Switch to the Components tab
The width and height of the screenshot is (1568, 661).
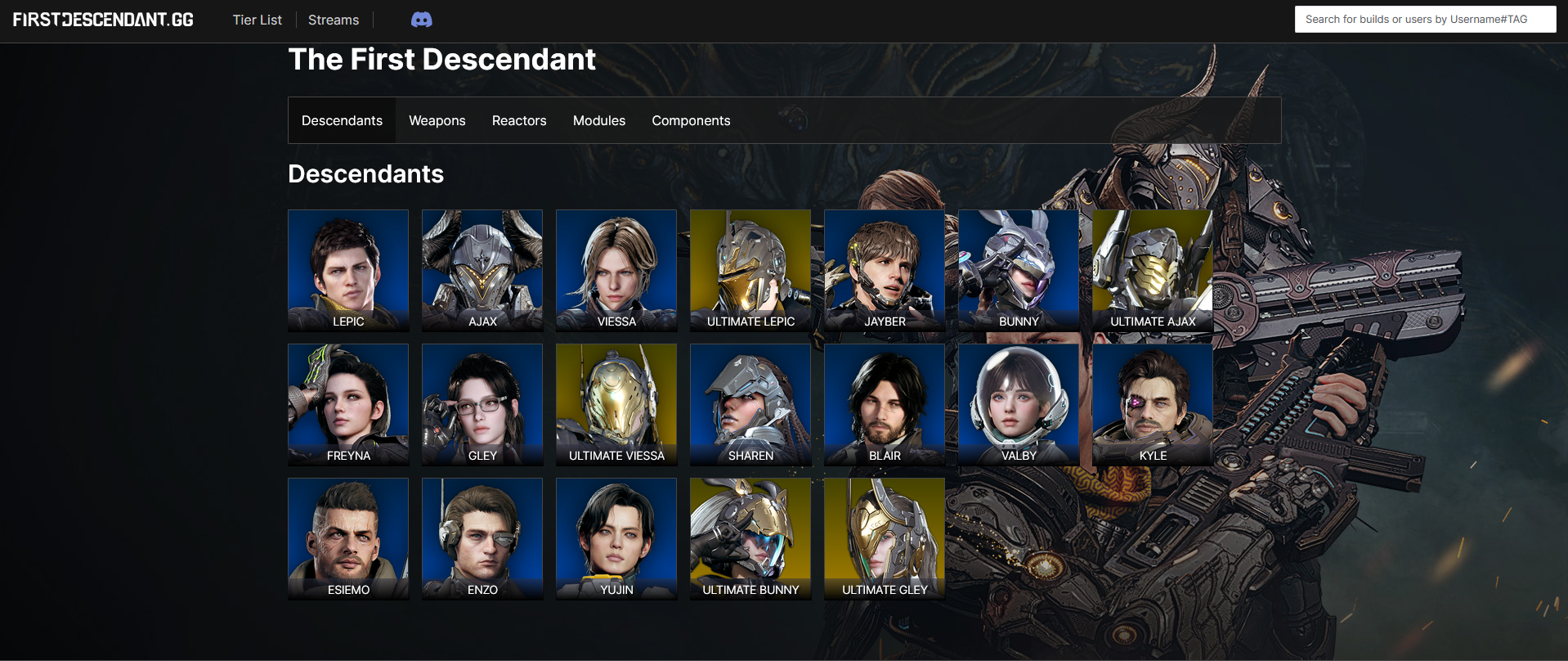(x=690, y=120)
